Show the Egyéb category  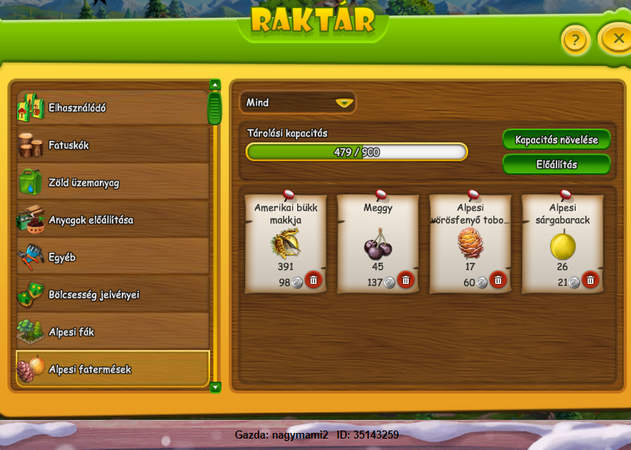[x=112, y=257]
